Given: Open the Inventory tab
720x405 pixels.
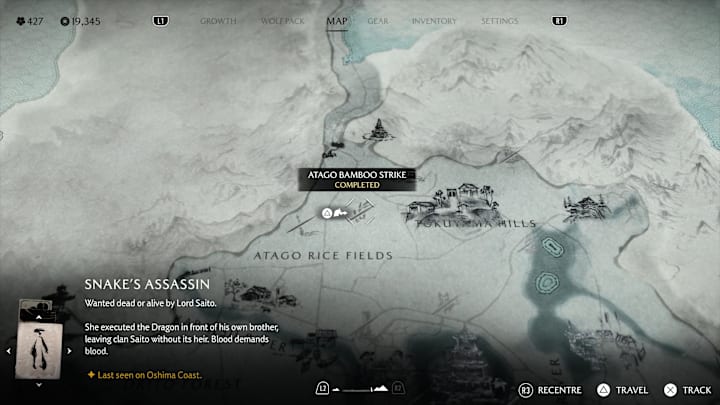Looking at the screenshot, I should click(434, 20).
